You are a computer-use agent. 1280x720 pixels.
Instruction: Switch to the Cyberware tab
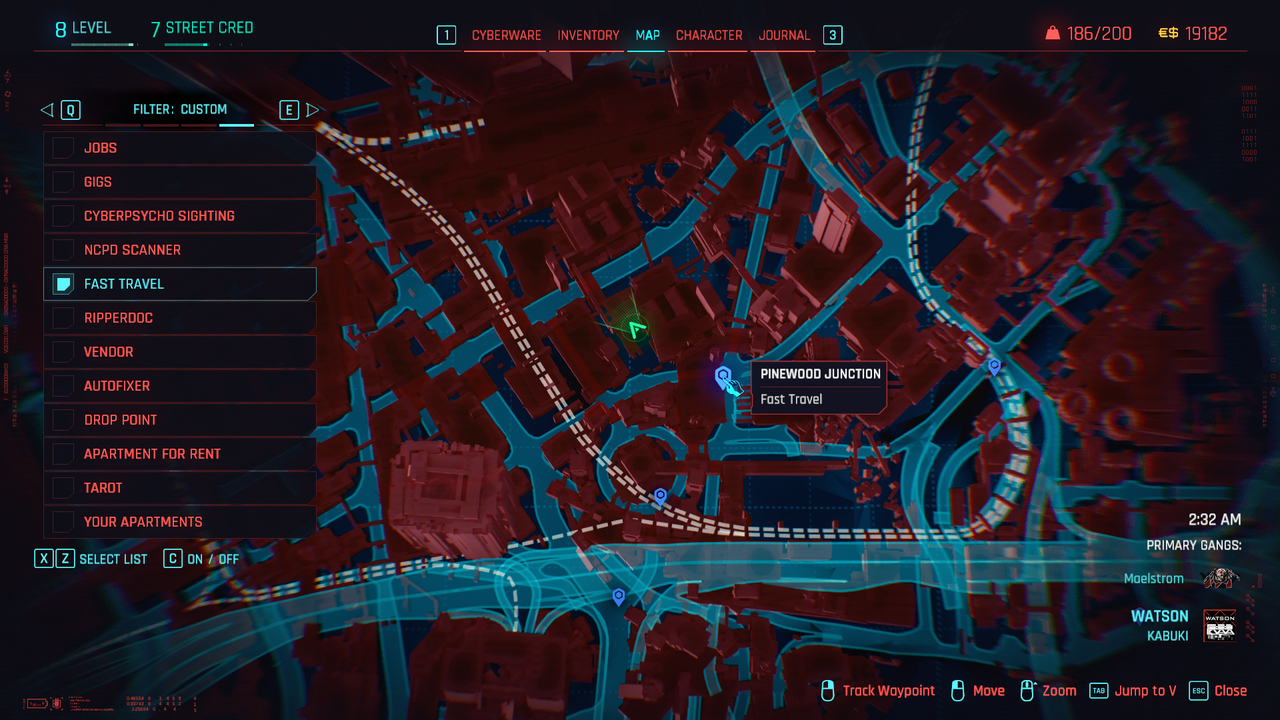click(506, 35)
